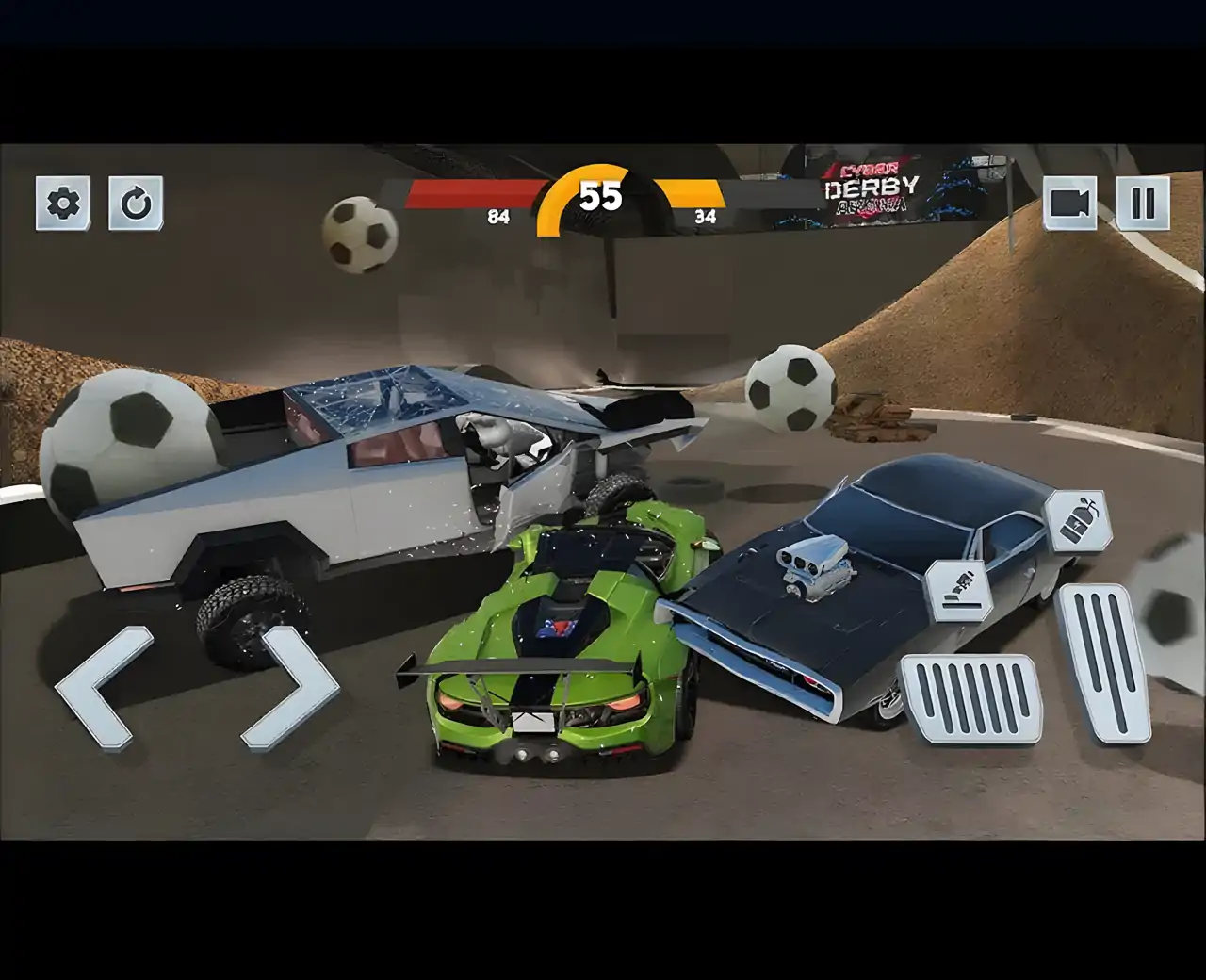Tap the tall gas pedal
Viewport: 1206px width, 980px height.
[1103, 662]
